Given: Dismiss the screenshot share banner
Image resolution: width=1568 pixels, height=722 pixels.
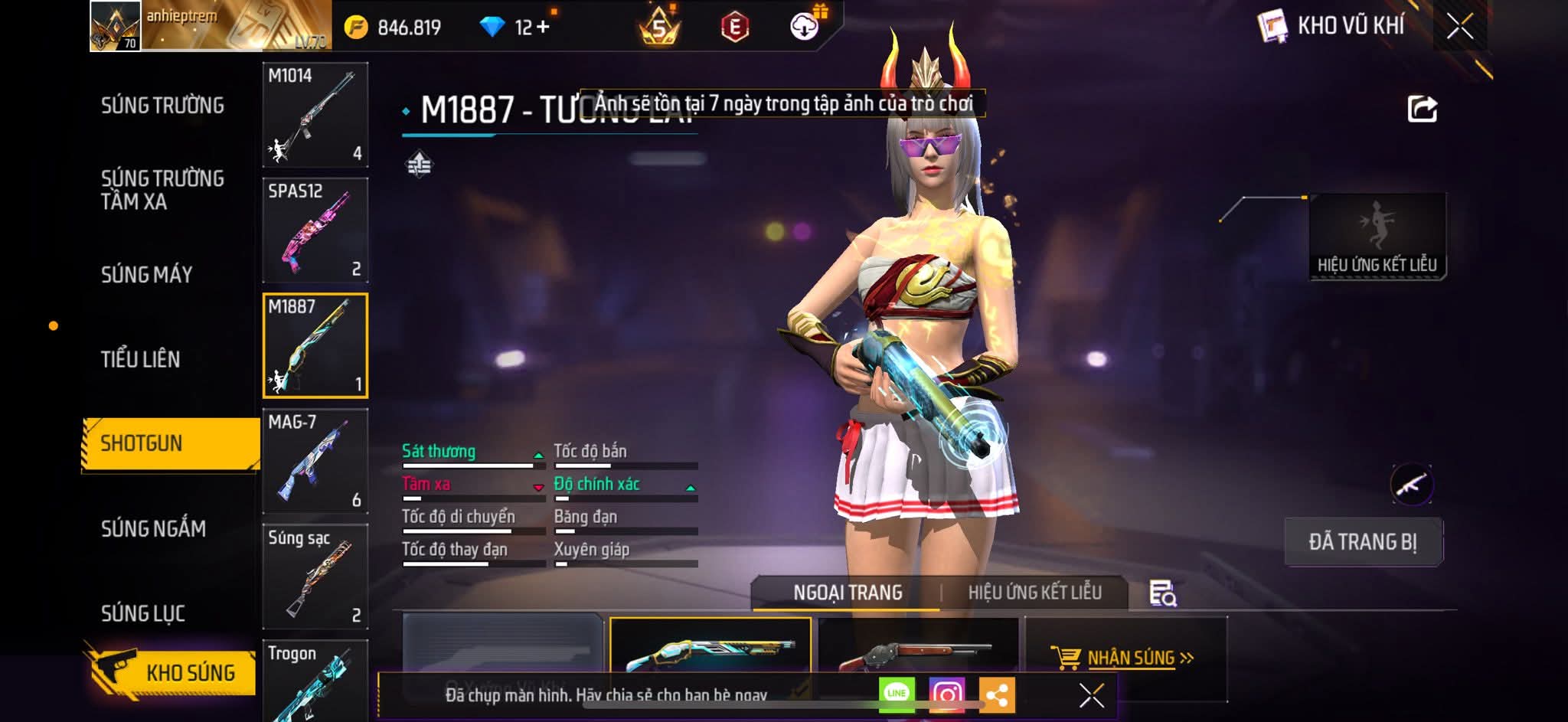Looking at the screenshot, I should [1091, 695].
